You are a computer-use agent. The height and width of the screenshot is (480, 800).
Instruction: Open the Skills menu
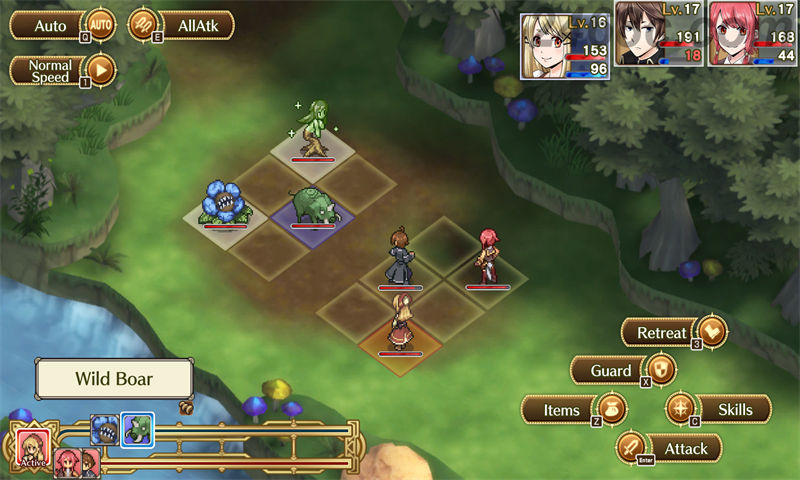[x=719, y=409]
